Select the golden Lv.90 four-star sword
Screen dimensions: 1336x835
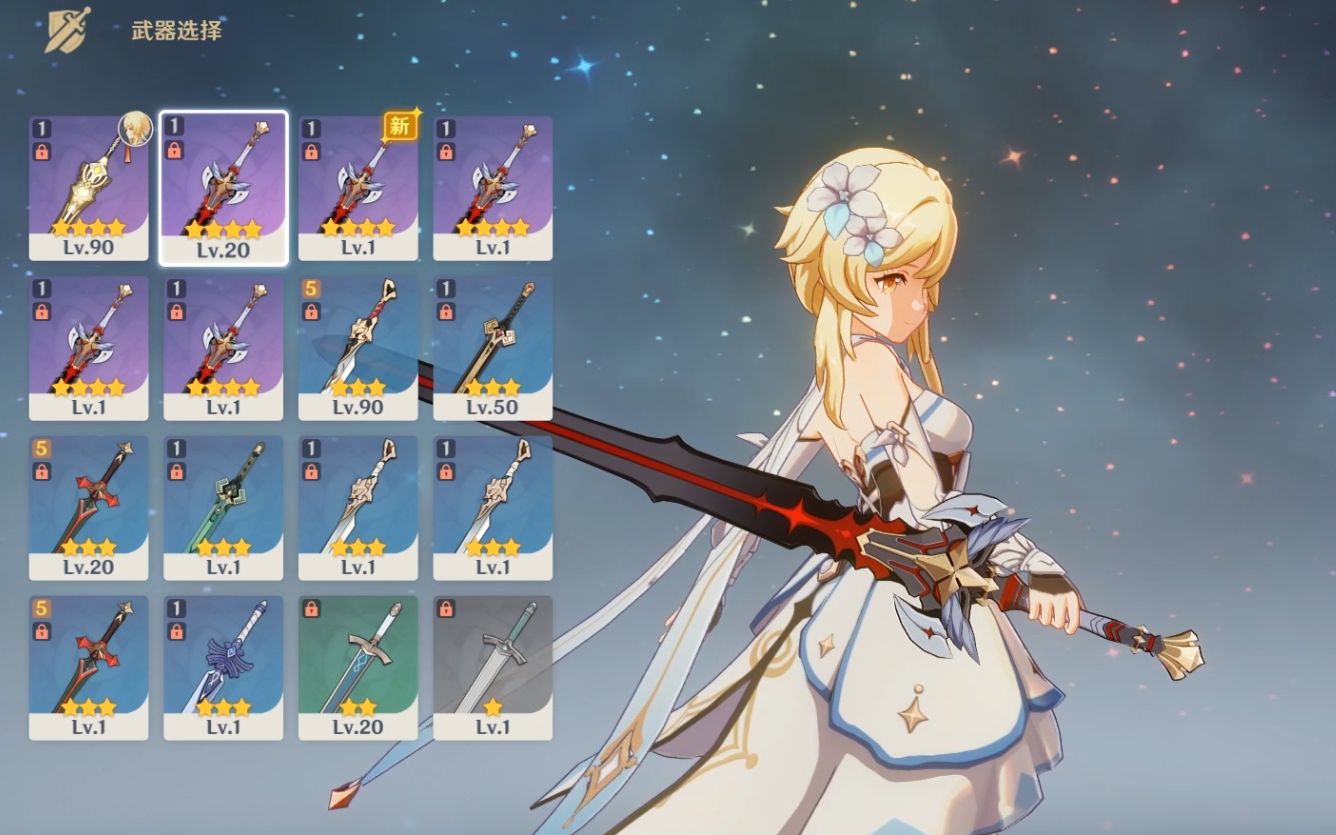coord(88,187)
